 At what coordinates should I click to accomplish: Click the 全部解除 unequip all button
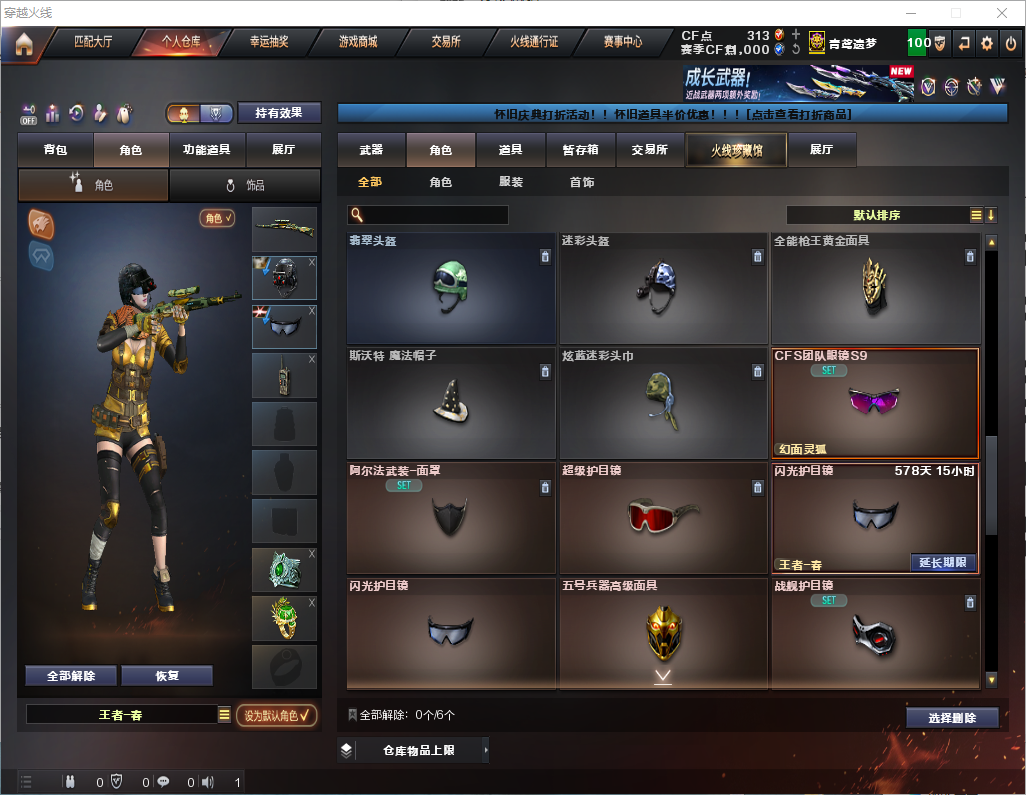pos(71,676)
